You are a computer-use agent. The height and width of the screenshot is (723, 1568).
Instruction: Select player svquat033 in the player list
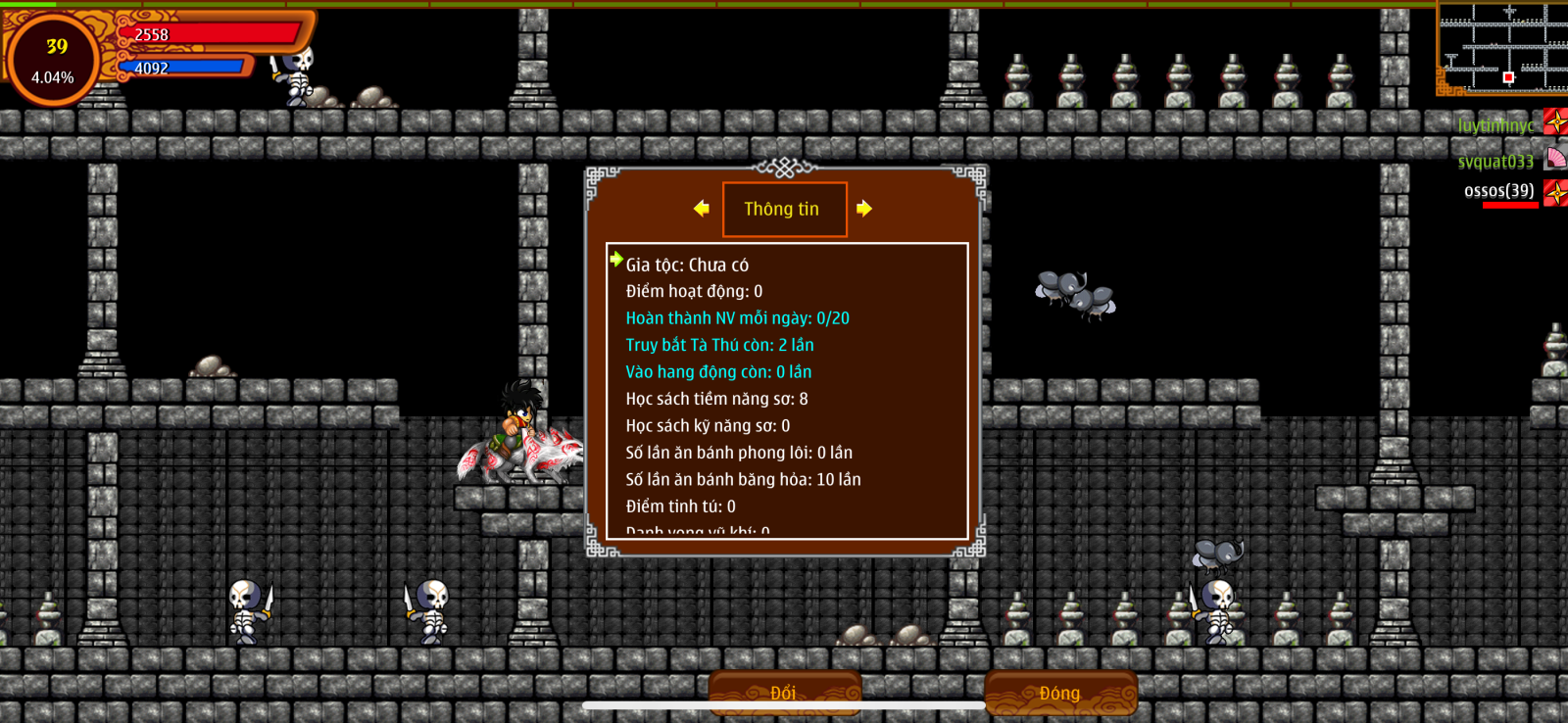click(1496, 162)
